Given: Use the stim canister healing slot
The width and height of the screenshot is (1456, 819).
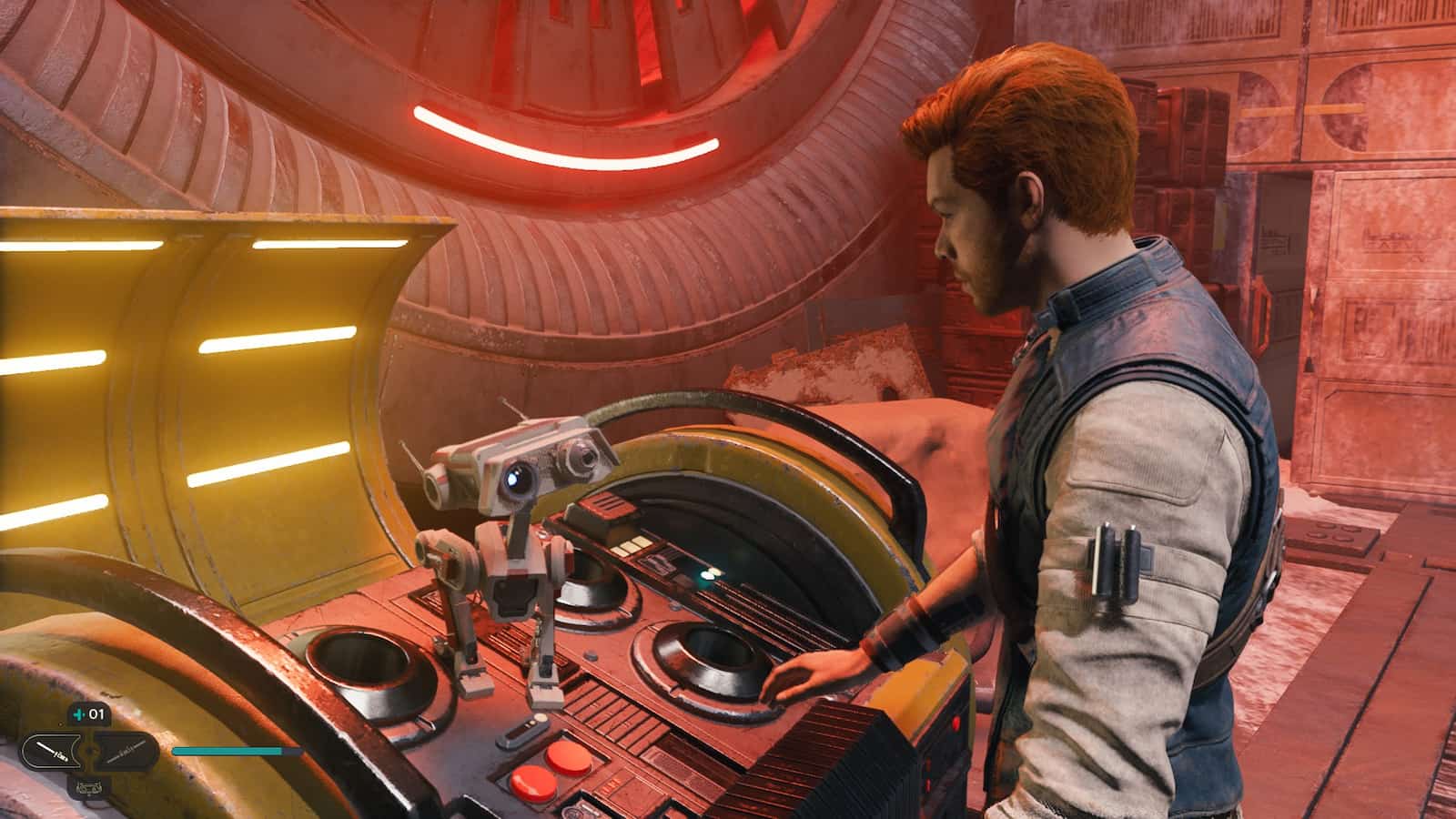Looking at the screenshot, I should tap(88, 714).
